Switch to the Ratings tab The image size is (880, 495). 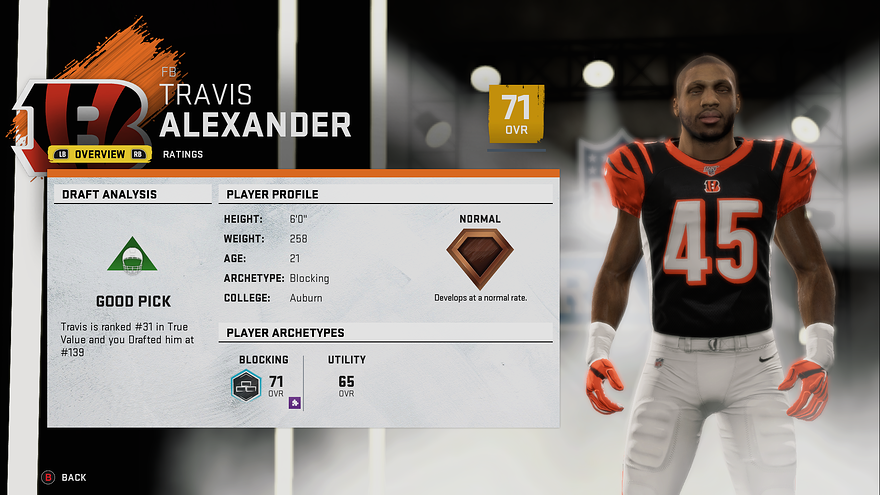click(183, 154)
